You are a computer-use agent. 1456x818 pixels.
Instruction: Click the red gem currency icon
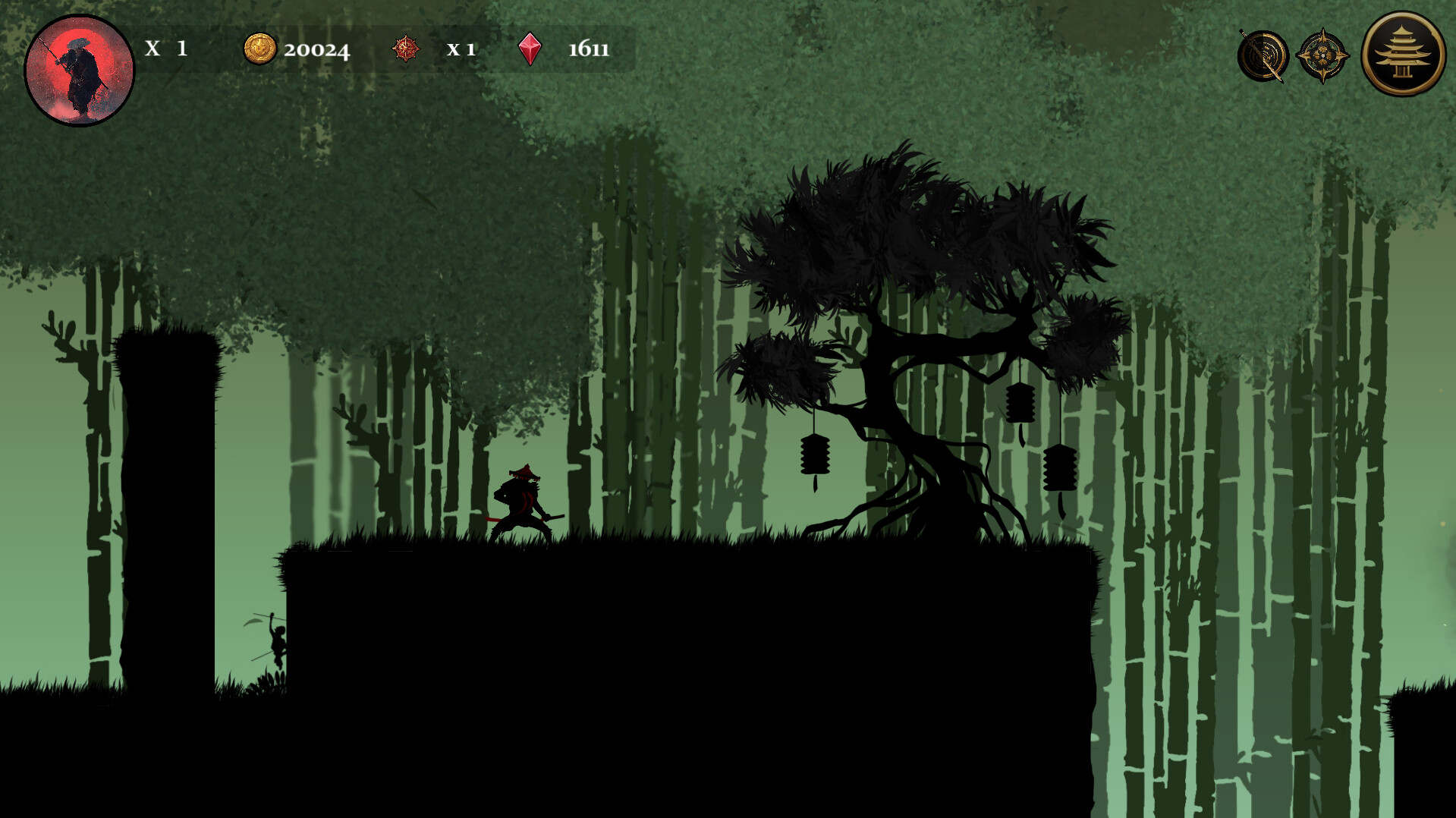tap(532, 50)
